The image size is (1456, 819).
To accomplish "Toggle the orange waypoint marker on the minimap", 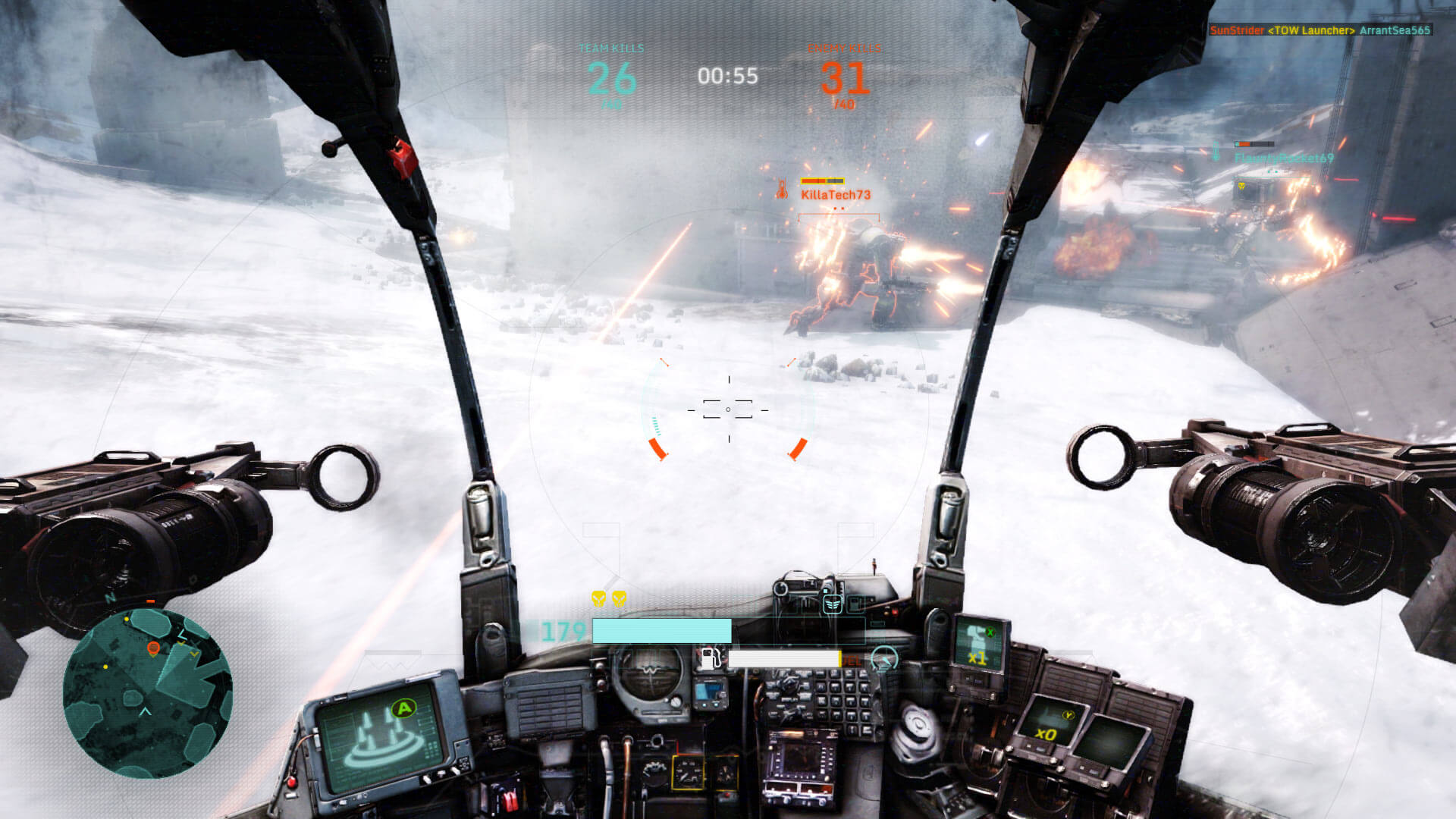I will point(154,649).
